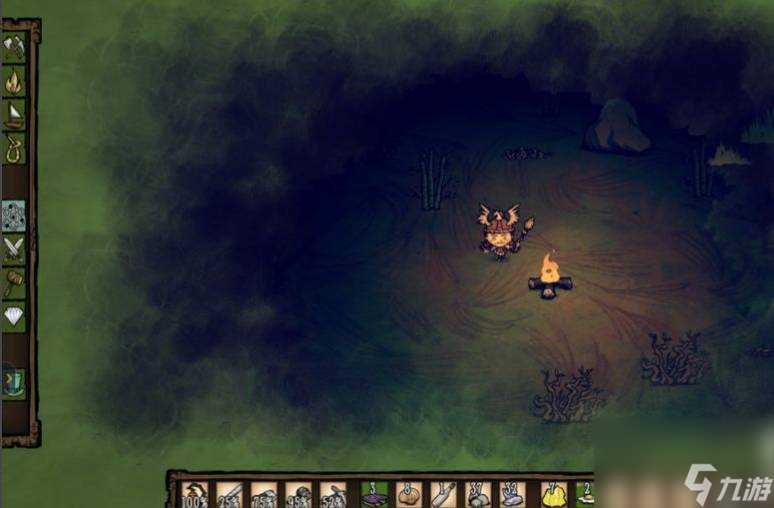Open the Refine diamond crafting tab

tap(14, 318)
